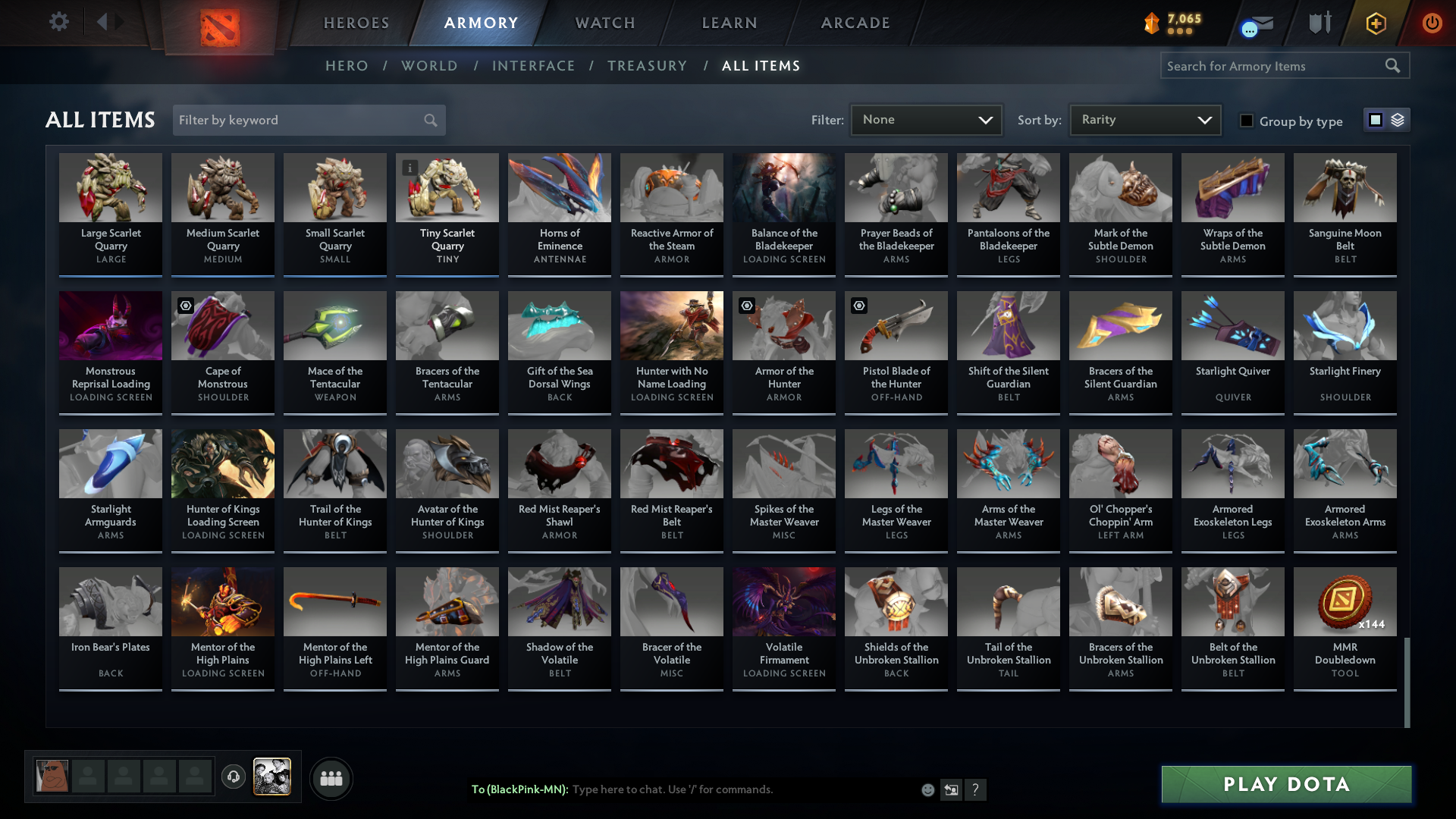Click the shield and sword battle pass icon
The width and height of the screenshot is (1456, 819).
click(x=1319, y=23)
